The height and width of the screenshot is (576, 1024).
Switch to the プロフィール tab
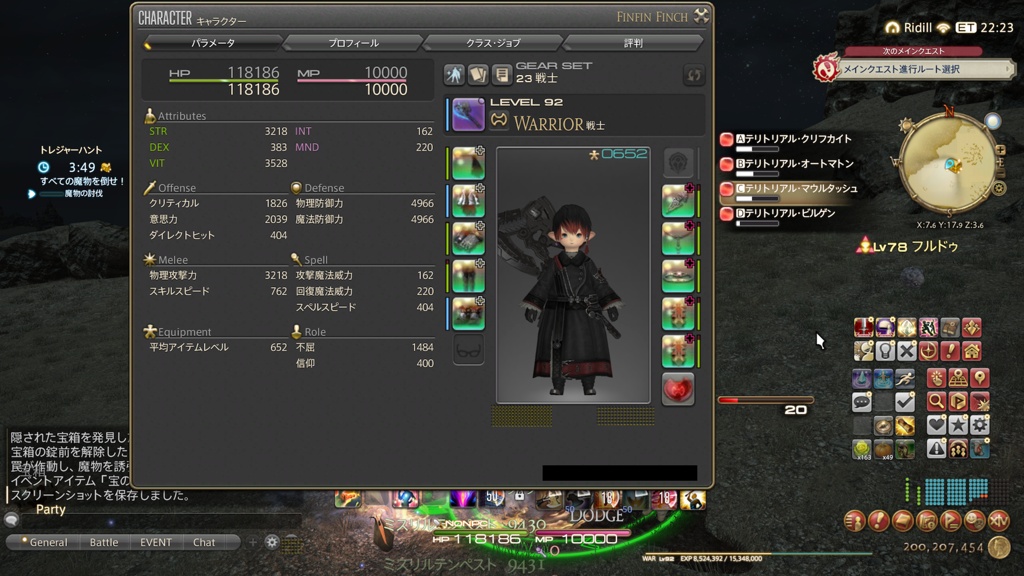[x=353, y=43]
